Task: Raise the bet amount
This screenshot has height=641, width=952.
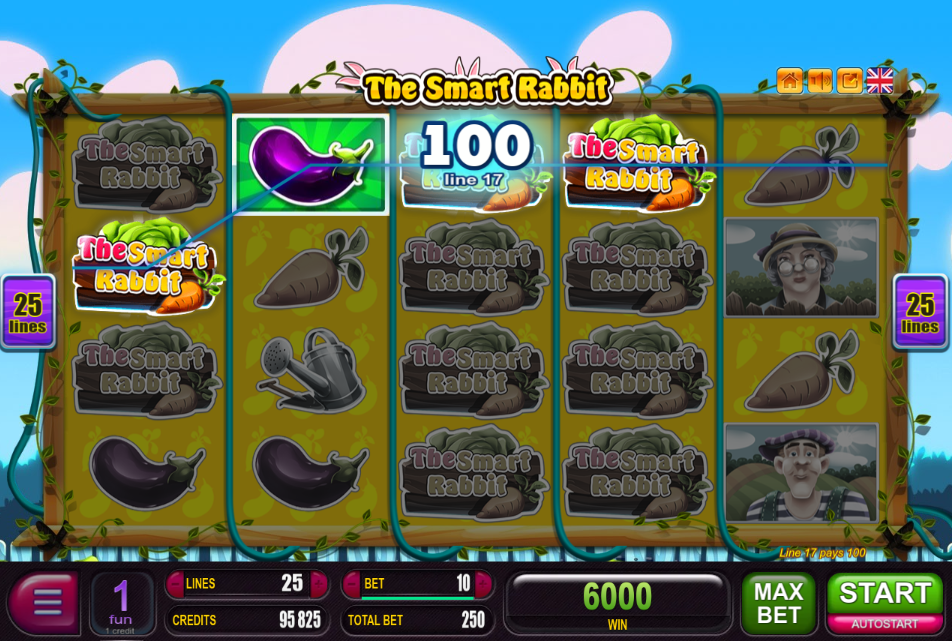Action: point(485,584)
